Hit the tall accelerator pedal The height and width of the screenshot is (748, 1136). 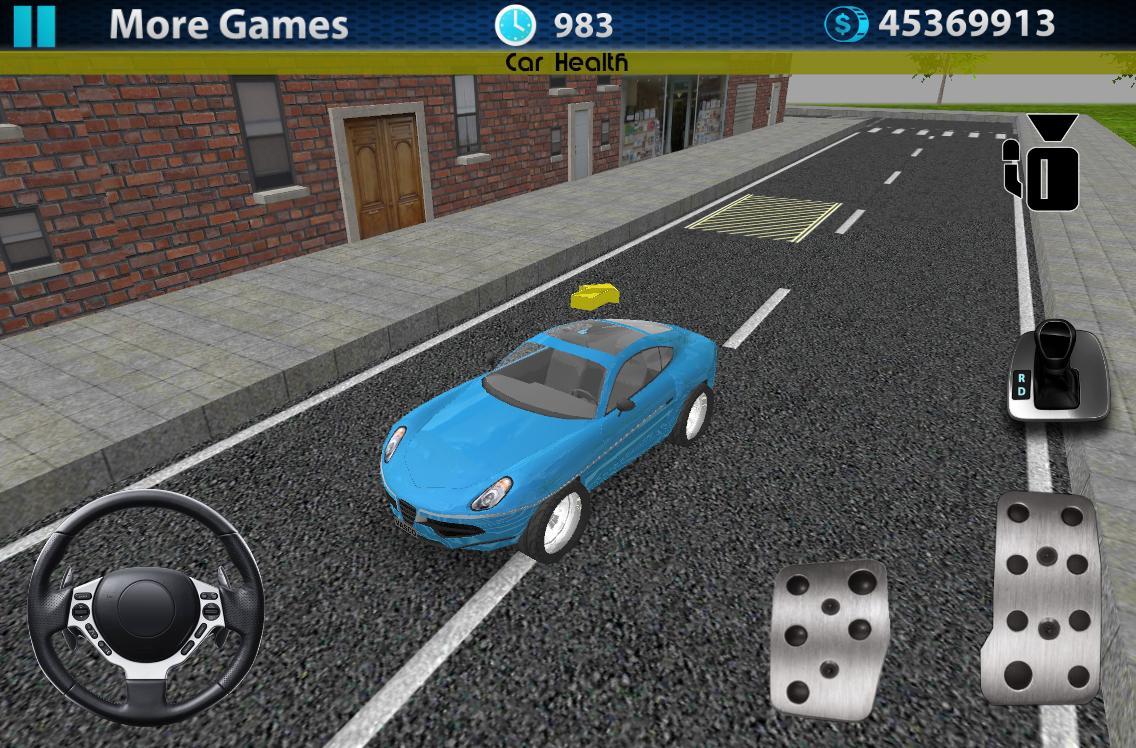(1045, 598)
